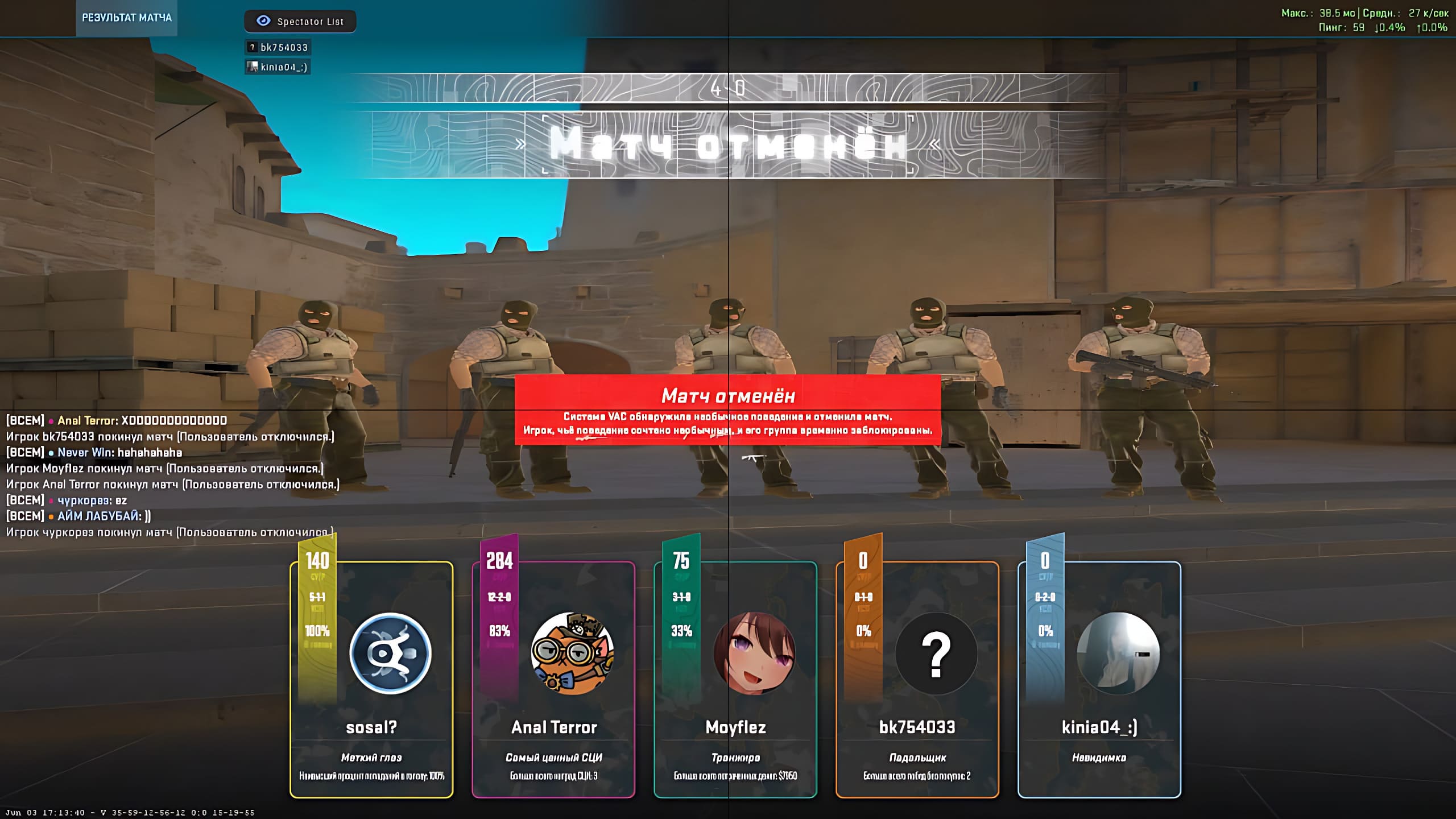Toggle the Spectator List header
Viewport: 1456px width, 819px height.
coord(300,22)
